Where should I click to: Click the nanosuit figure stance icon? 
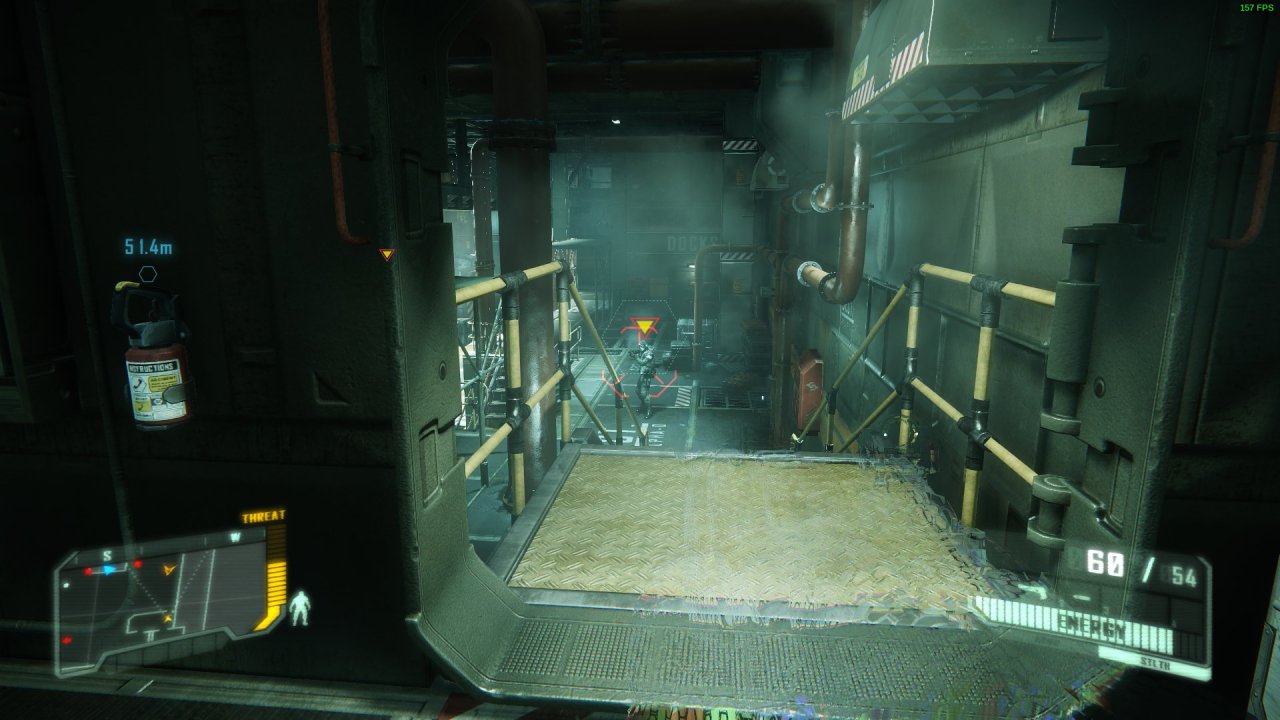299,608
